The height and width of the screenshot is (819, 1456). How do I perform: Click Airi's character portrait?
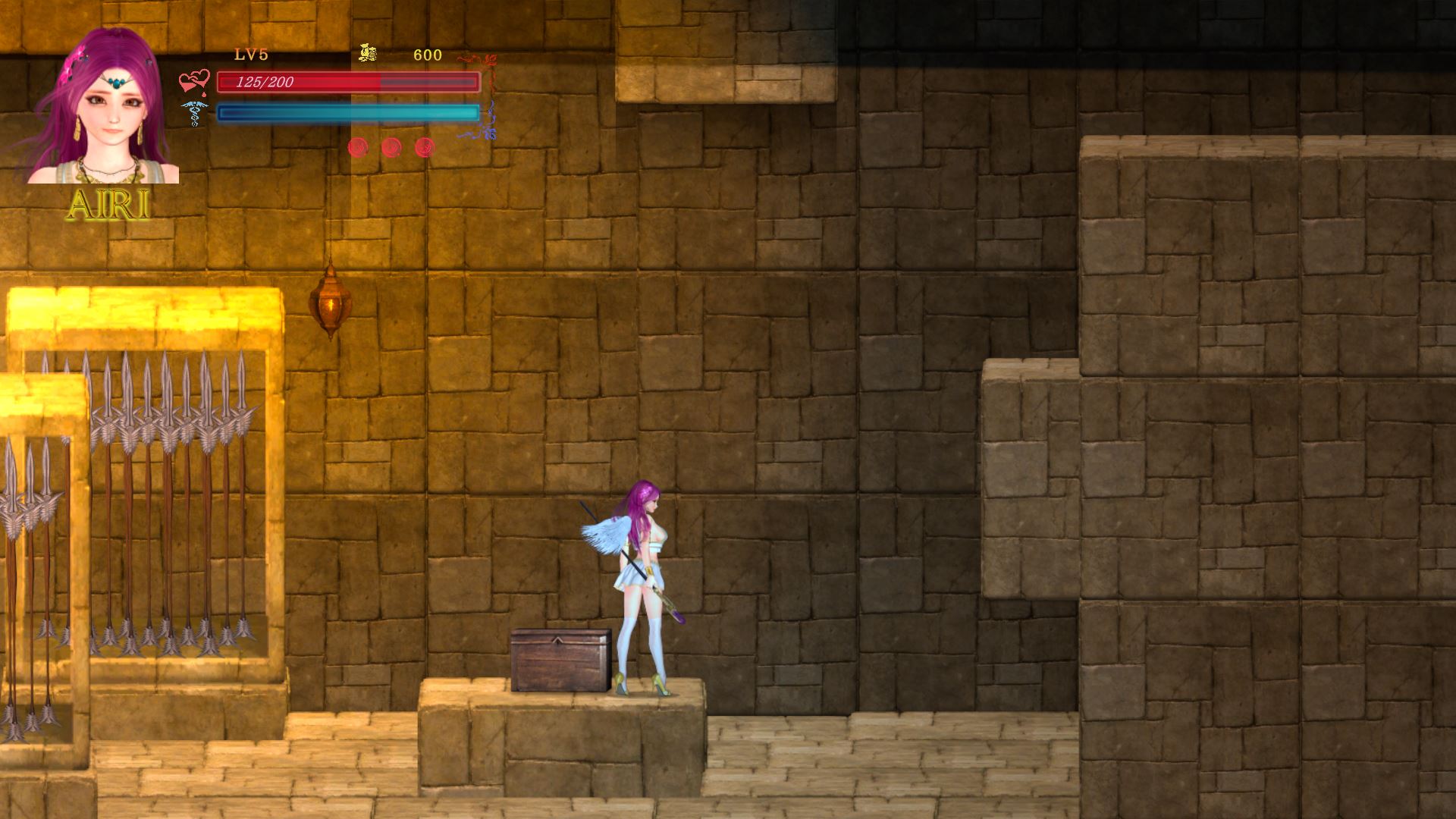click(x=104, y=108)
